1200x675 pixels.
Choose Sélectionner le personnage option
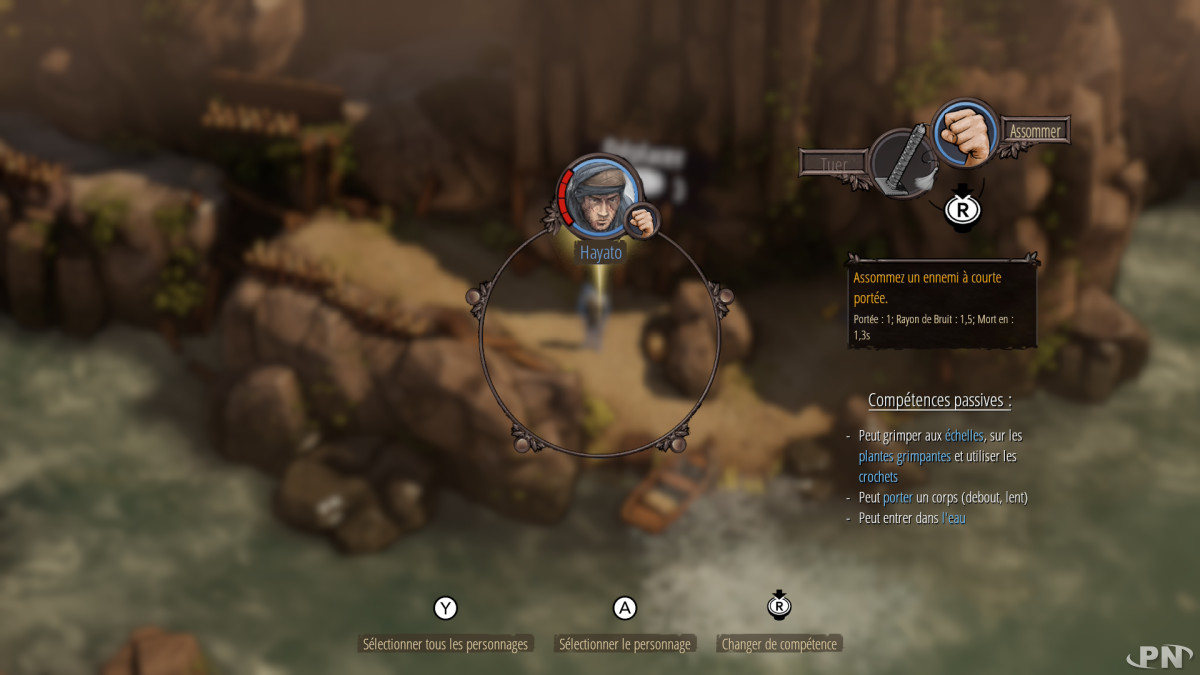pos(625,644)
